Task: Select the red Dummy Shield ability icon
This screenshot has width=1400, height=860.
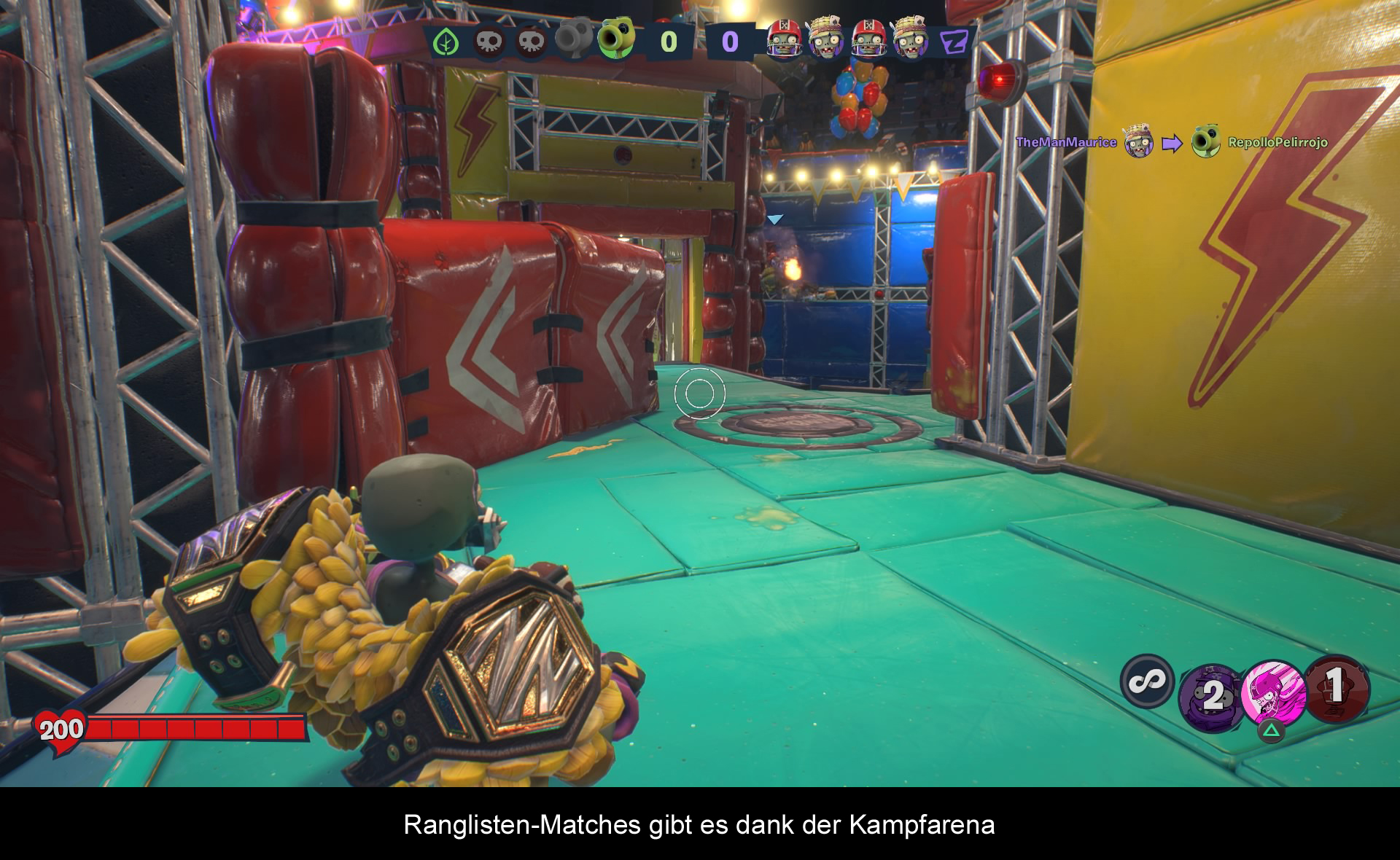Action: (x=1337, y=688)
